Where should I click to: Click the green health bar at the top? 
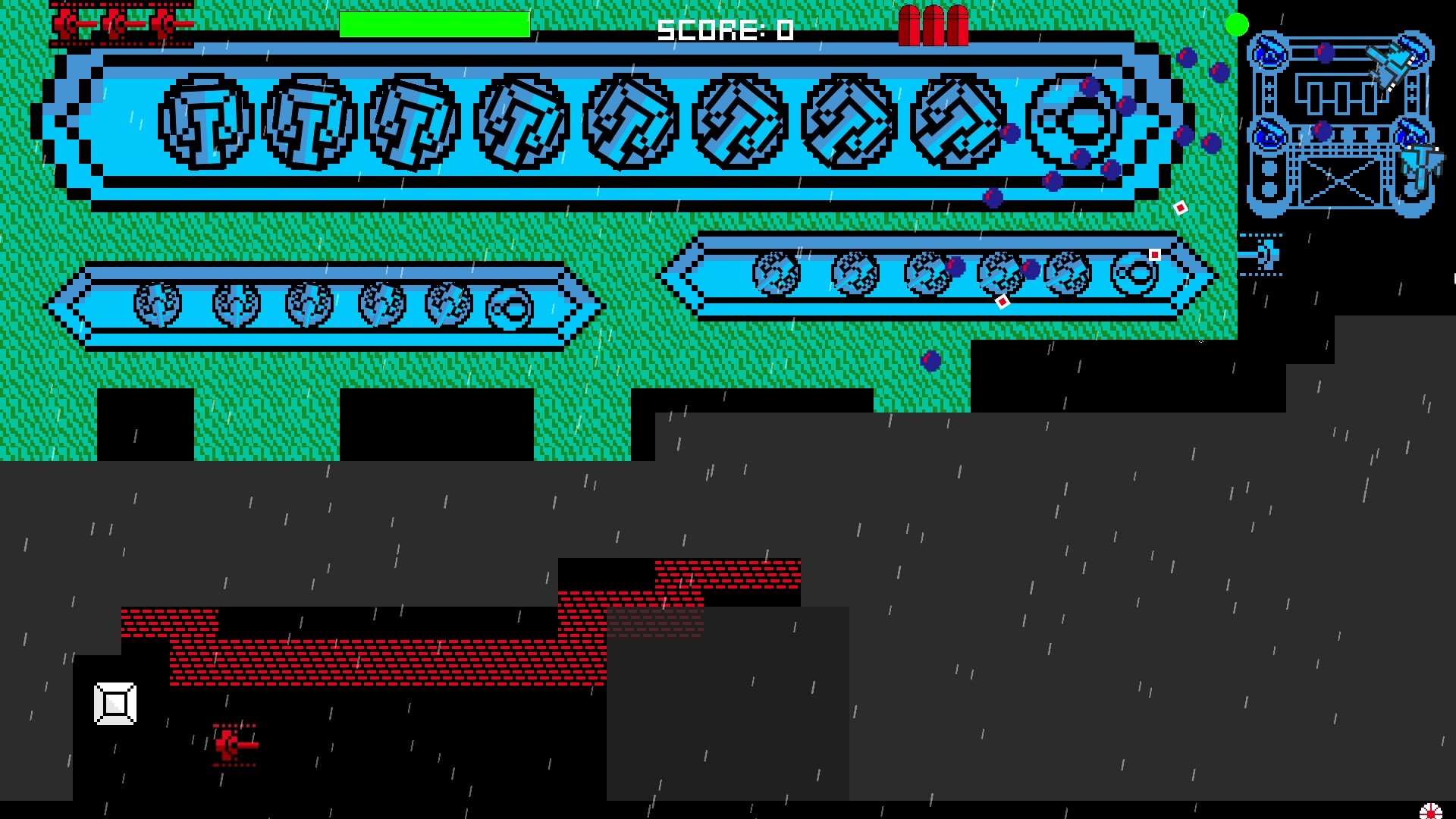[x=435, y=24]
